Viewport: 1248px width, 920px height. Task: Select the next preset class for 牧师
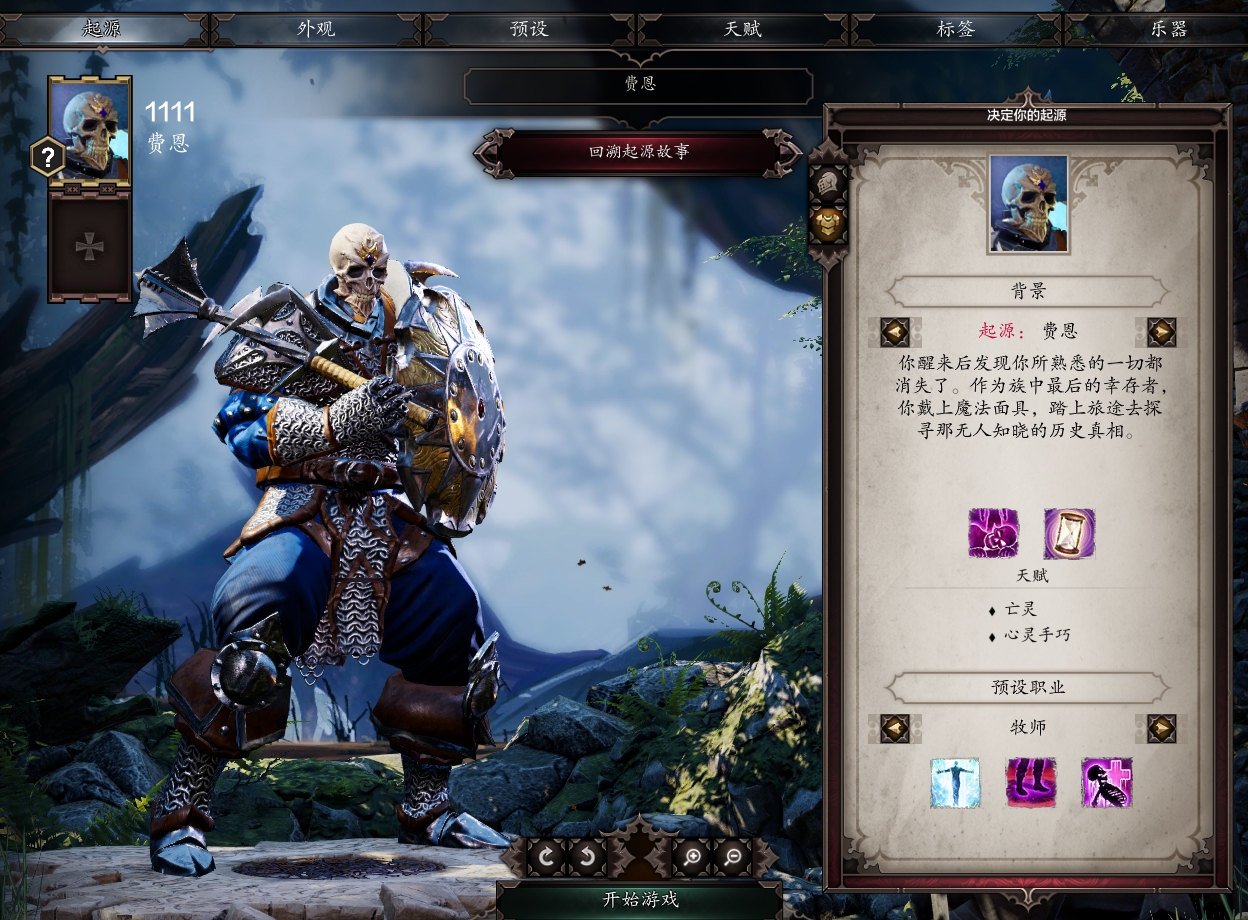click(x=1161, y=727)
